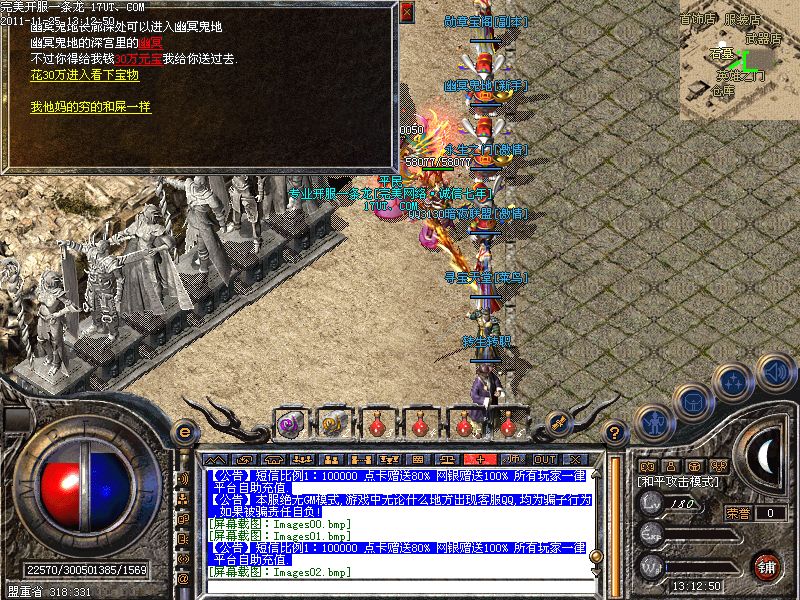Toggle sound with the speaker button
This screenshot has width=800, height=600.
pyautogui.click(x=773, y=372)
